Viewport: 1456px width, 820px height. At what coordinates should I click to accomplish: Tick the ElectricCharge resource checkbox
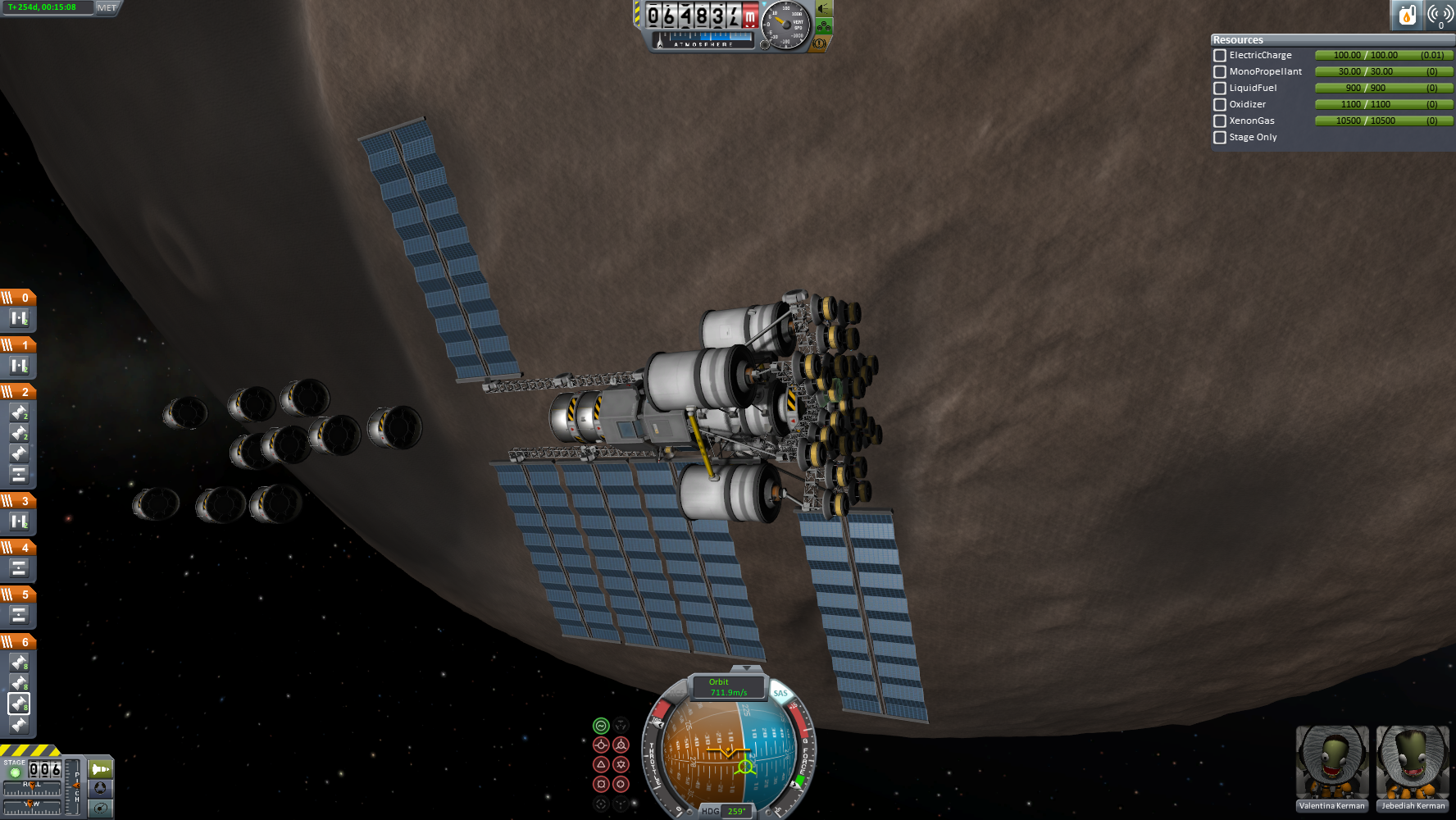click(x=1220, y=56)
